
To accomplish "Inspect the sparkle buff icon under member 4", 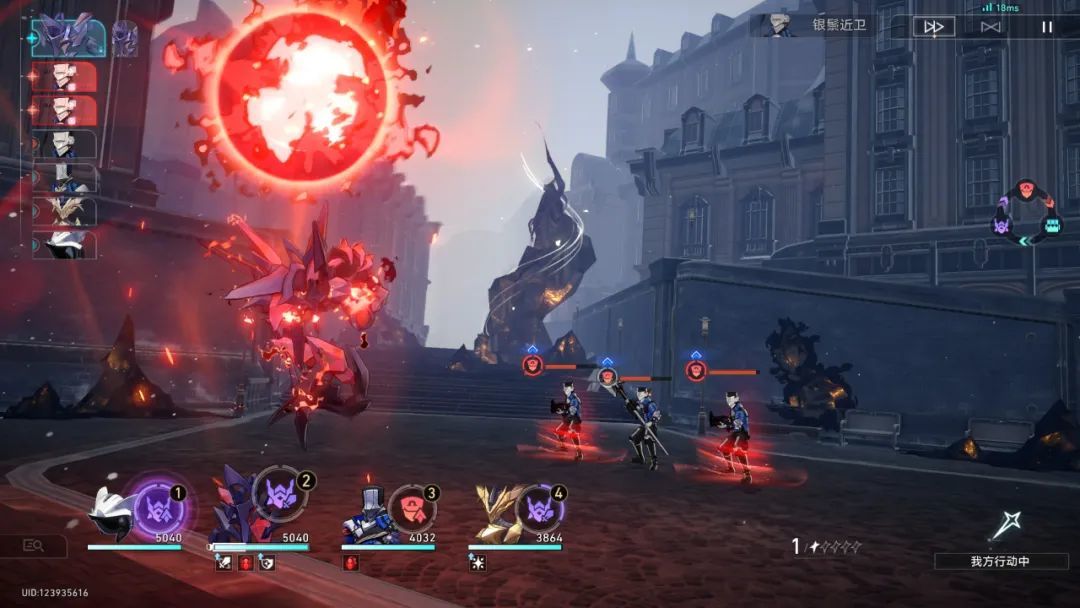I will click(478, 563).
